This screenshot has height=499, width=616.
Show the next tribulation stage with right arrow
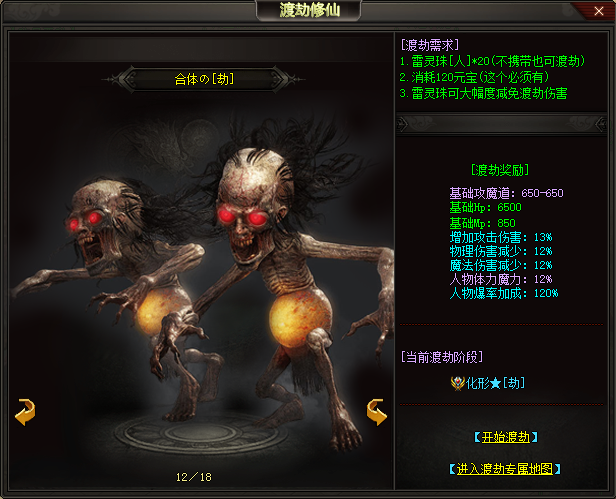click(x=377, y=411)
